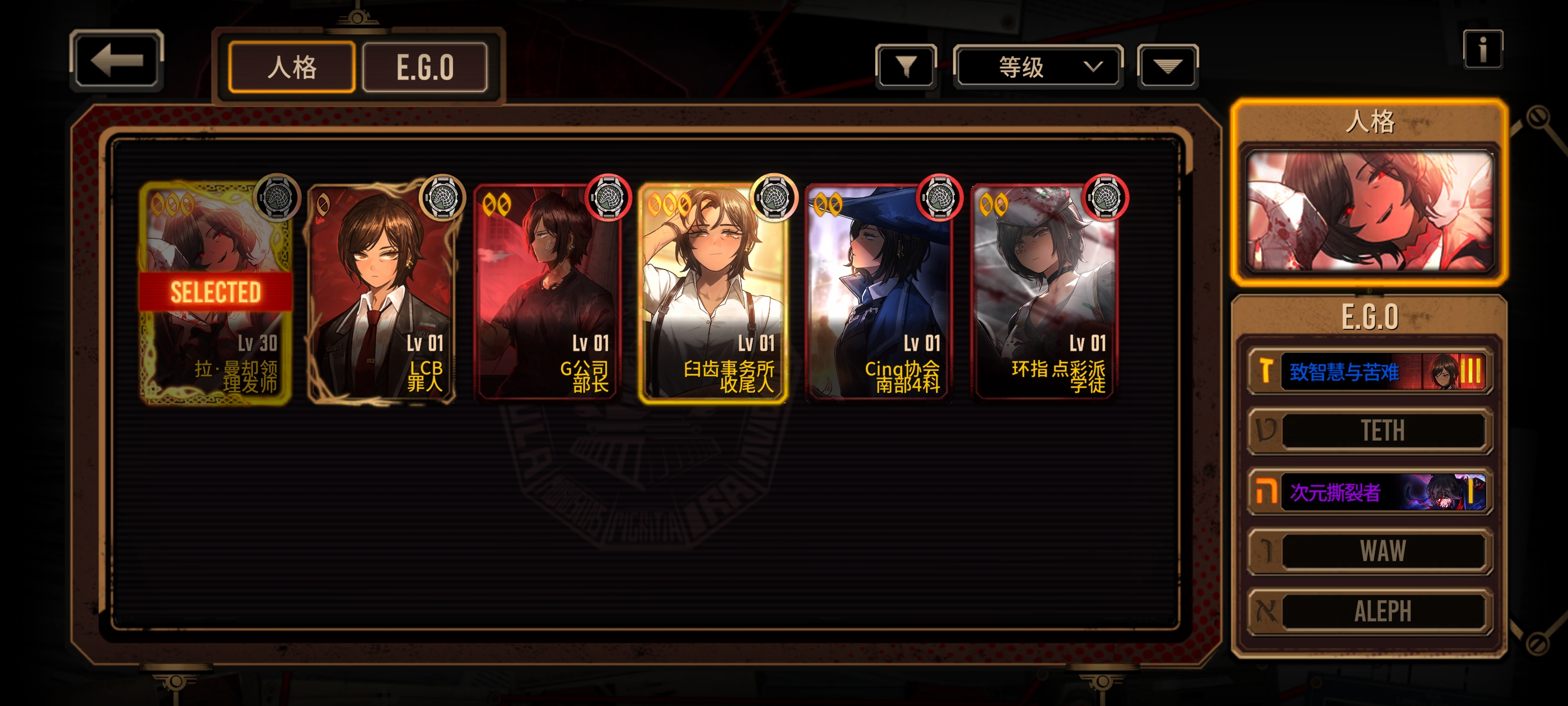Screen dimensions: 1568x706
Task: Open the empty WAW E.G.O slot
Action: pyautogui.click(x=1369, y=551)
